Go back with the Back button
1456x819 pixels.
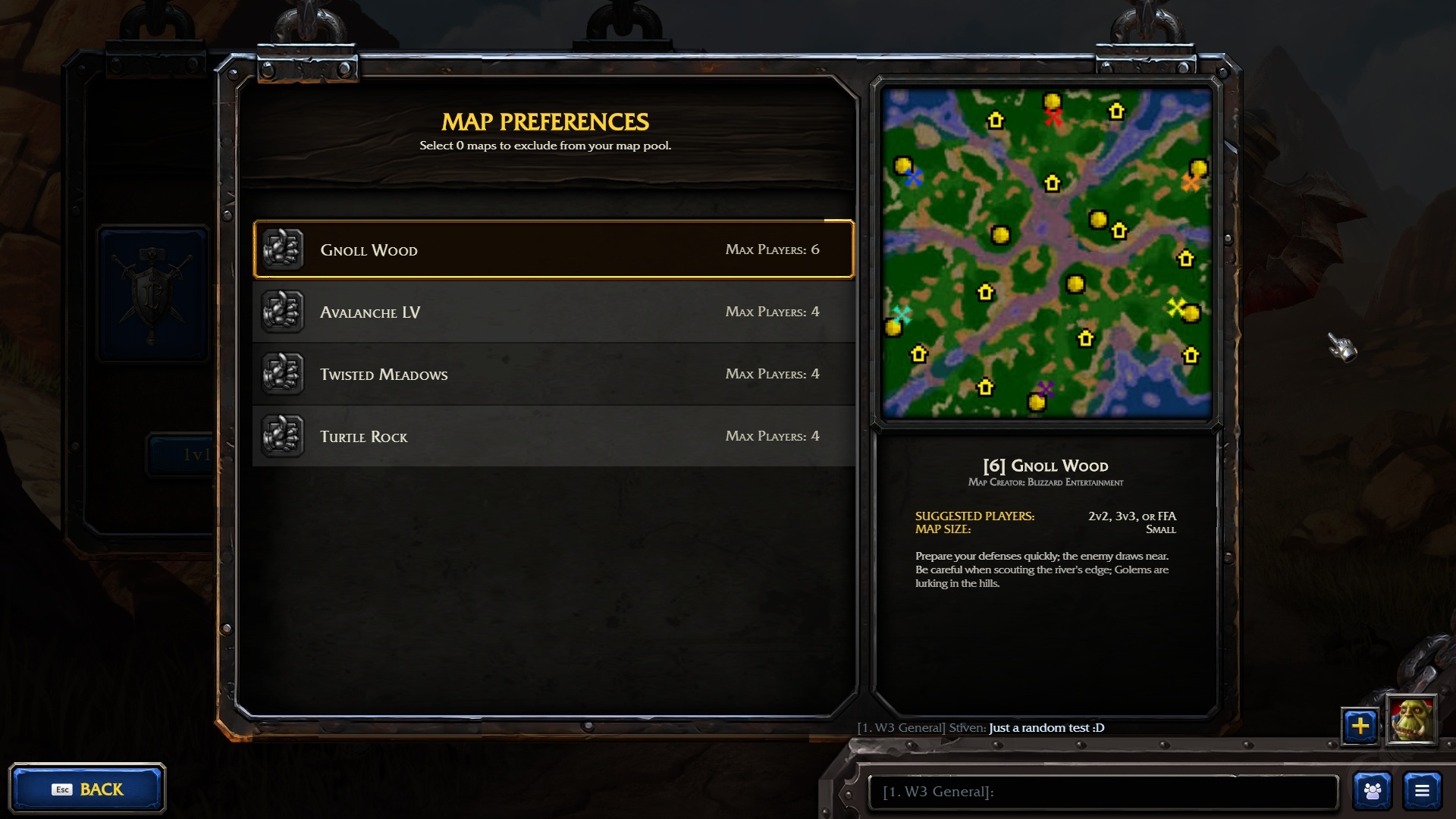tap(87, 789)
